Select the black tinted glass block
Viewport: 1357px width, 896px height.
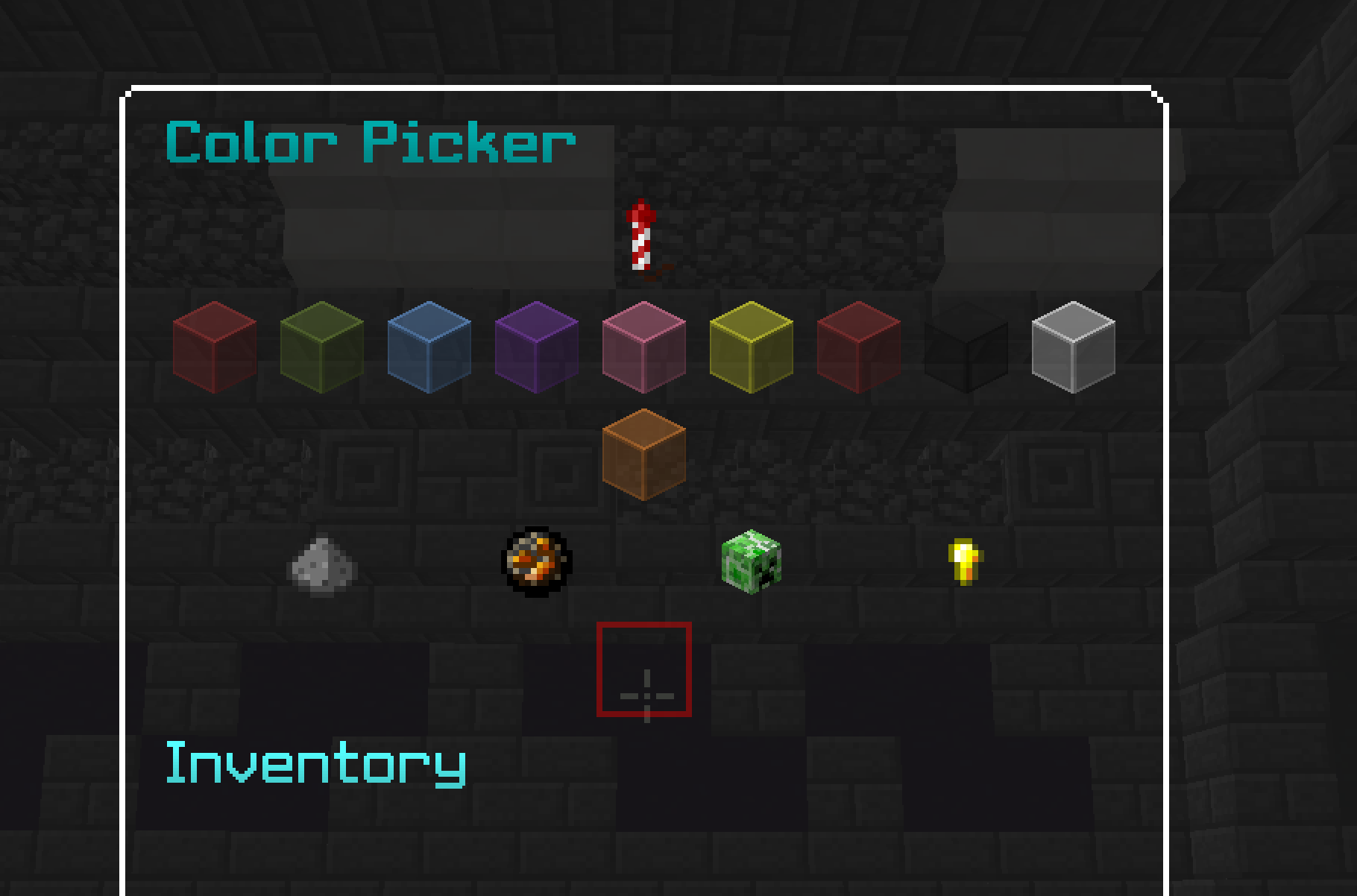coord(965,347)
